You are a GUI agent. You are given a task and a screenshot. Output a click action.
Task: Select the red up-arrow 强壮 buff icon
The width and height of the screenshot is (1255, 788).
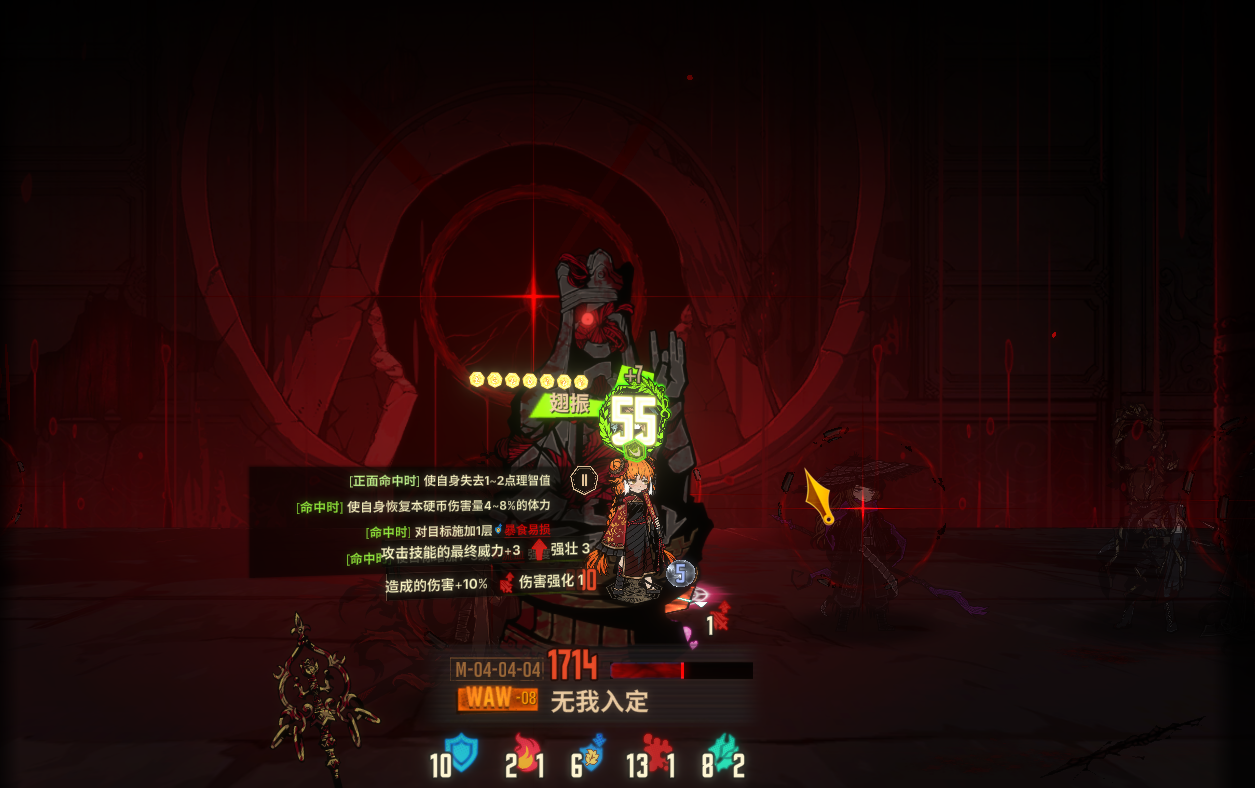point(539,549)
